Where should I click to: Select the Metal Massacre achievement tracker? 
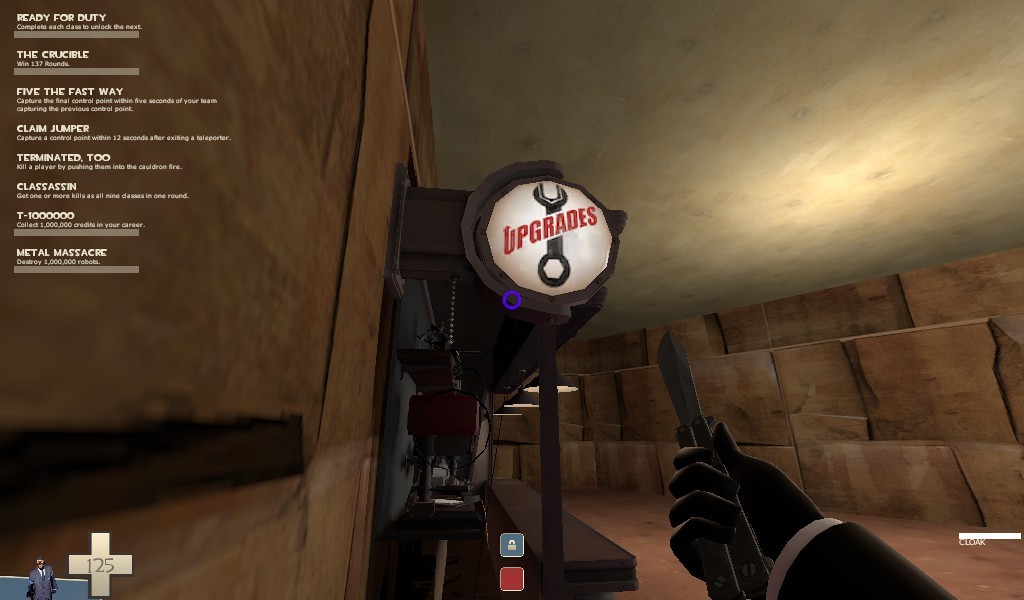(x=61, y=253)
